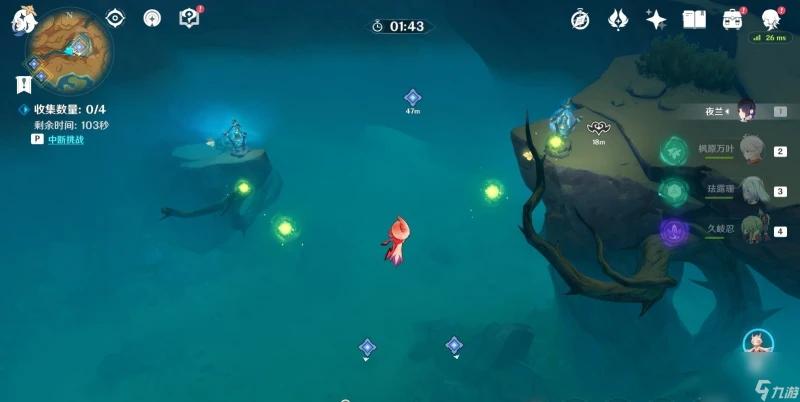The image size is (800, 402).
Task: Click 中断挑战 to abort the challenge
Action: [66, 140]
